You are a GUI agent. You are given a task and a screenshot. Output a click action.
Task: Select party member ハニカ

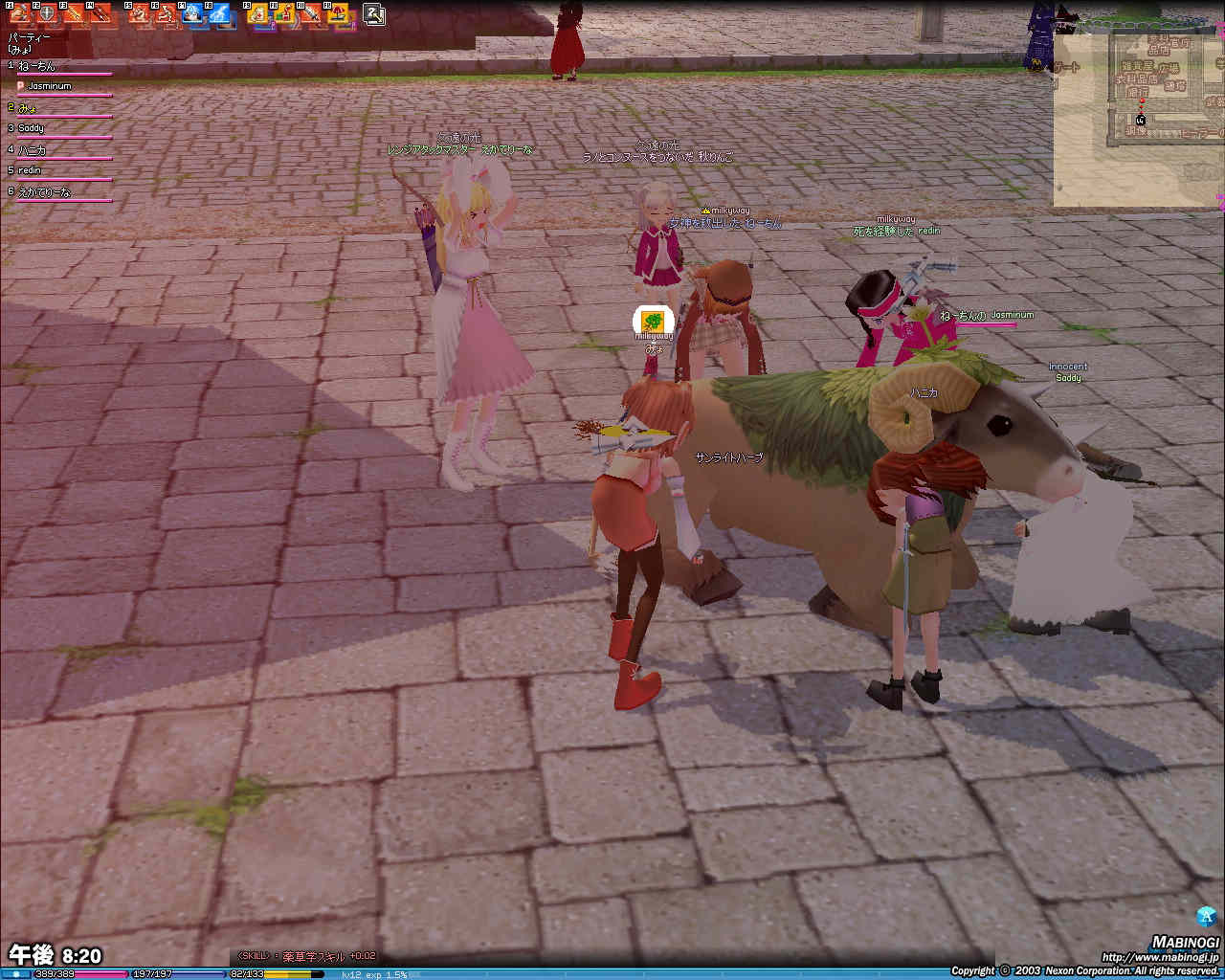tap(33, 149)
